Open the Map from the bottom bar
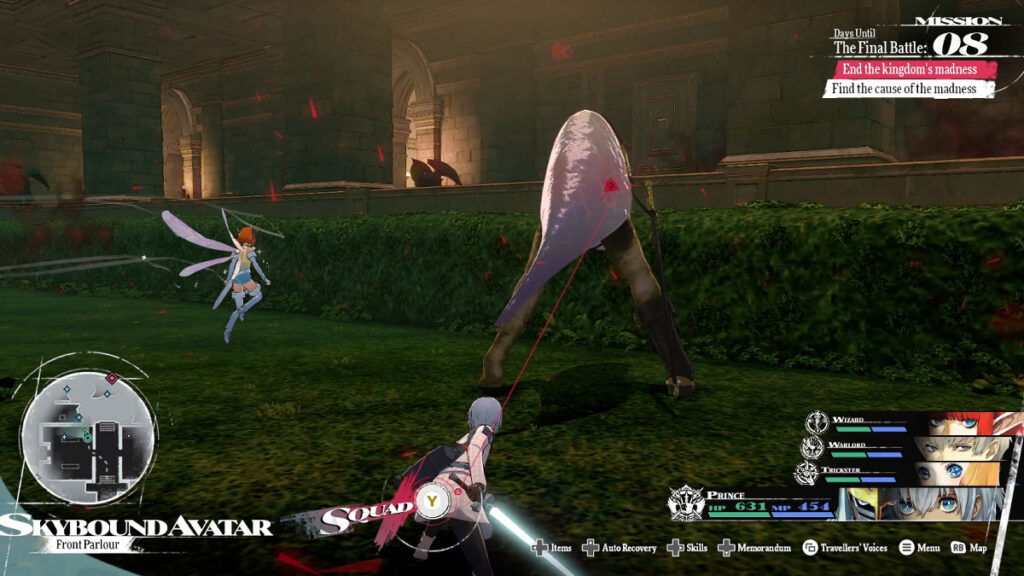Viewport: 1024px width, 576px height. (970, 548)
